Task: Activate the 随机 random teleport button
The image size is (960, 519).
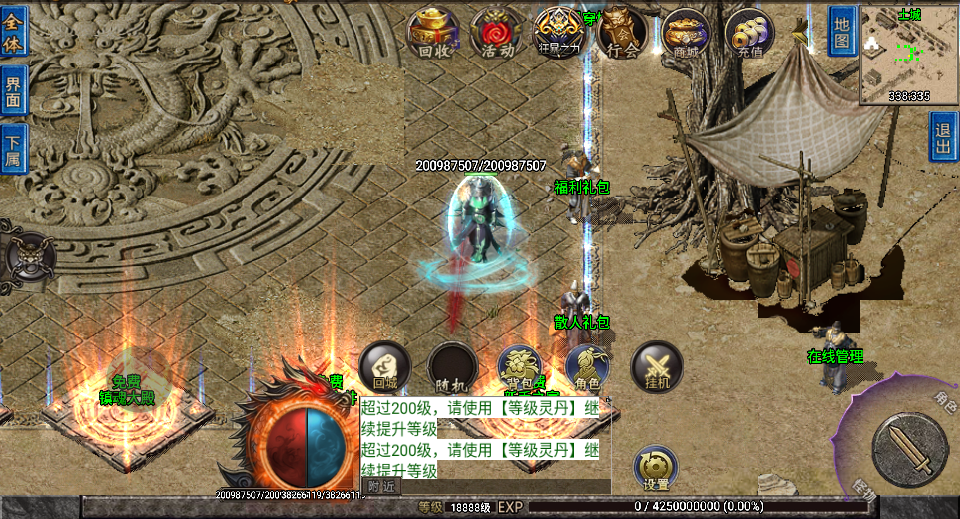Action: pyautogui.click(x=452, y=367)
